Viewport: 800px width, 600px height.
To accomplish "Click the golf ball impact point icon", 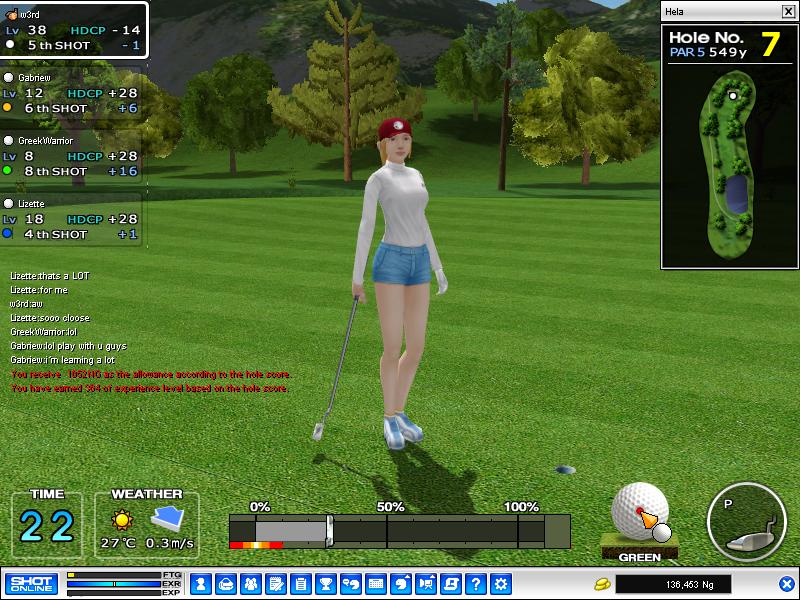I will click(x=640, y=512).
